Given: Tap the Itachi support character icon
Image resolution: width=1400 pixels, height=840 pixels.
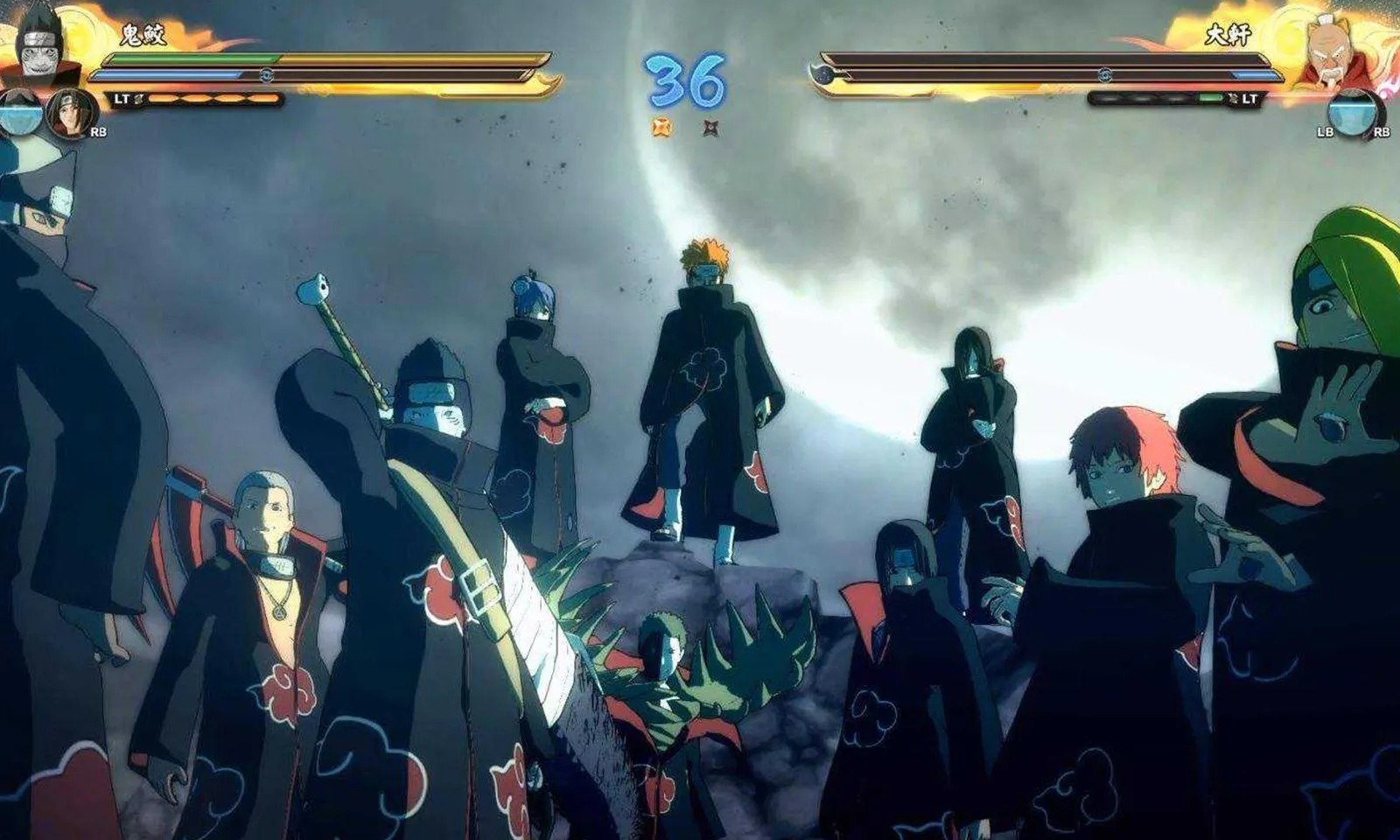Looking at the screenshot, I should tap(70, 114).
